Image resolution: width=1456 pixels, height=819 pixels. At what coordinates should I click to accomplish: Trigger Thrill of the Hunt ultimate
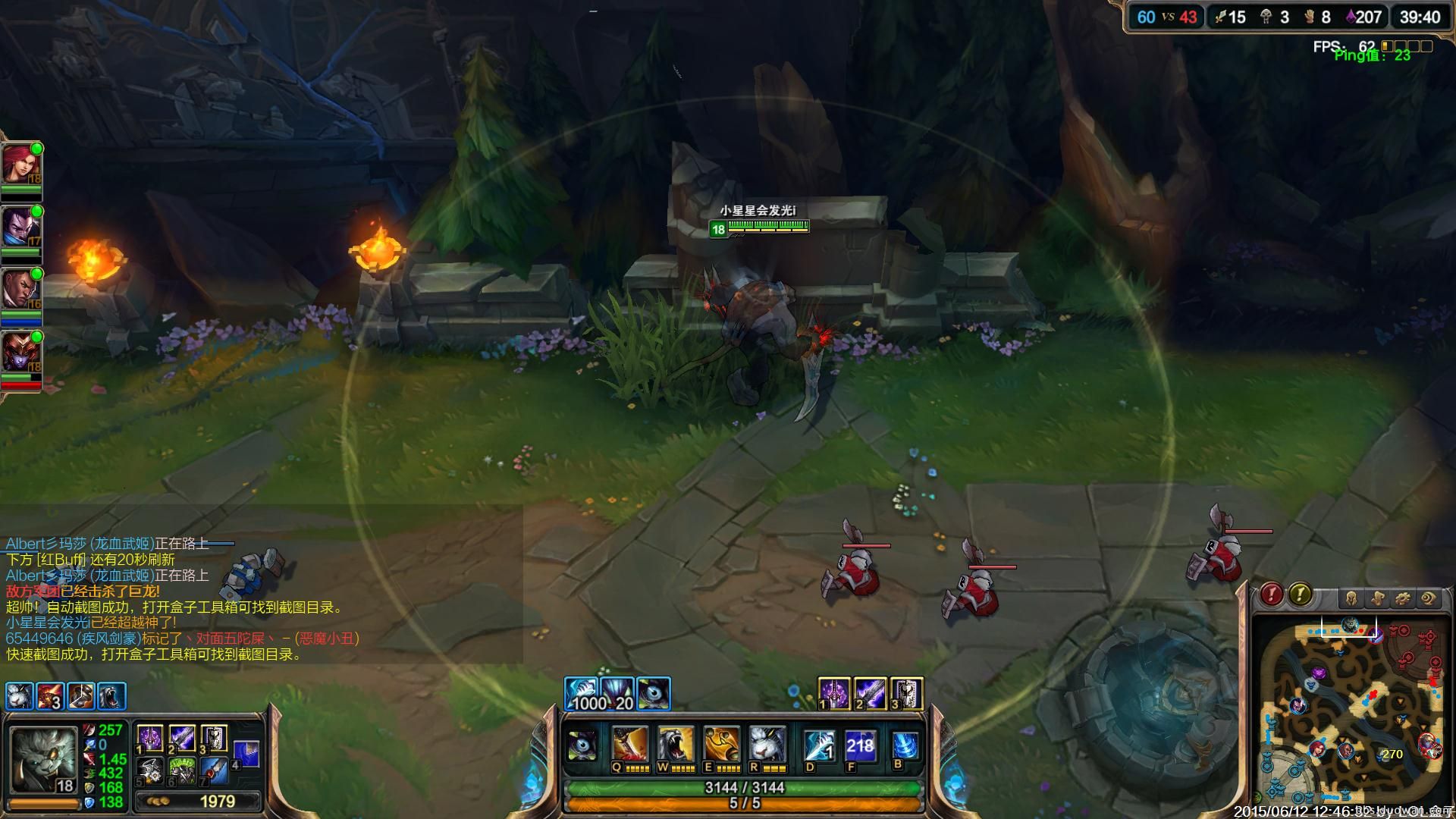pyautogui.click(x=767, y=745)
